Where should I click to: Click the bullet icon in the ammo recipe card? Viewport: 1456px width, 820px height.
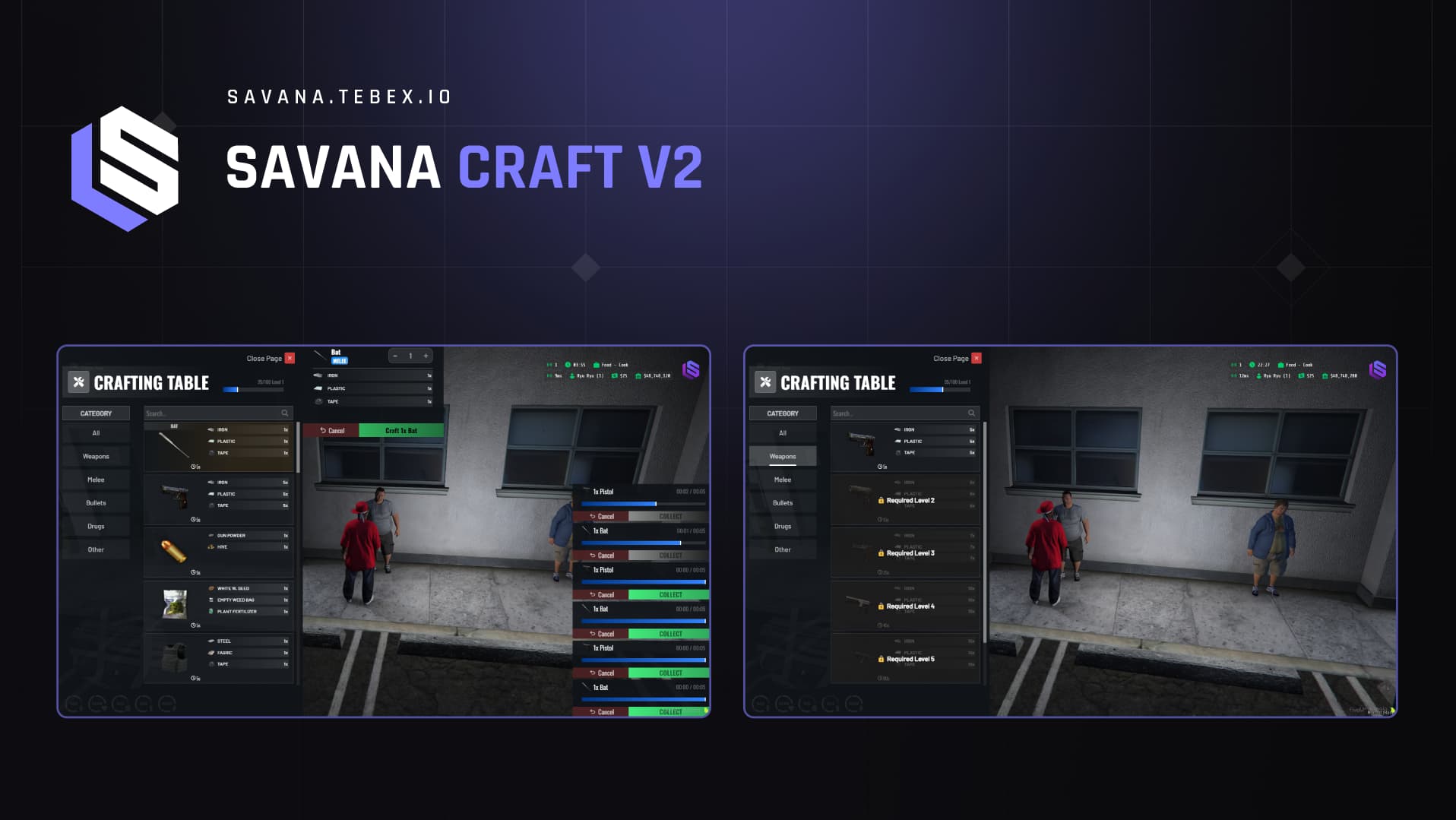coord(173,550)
